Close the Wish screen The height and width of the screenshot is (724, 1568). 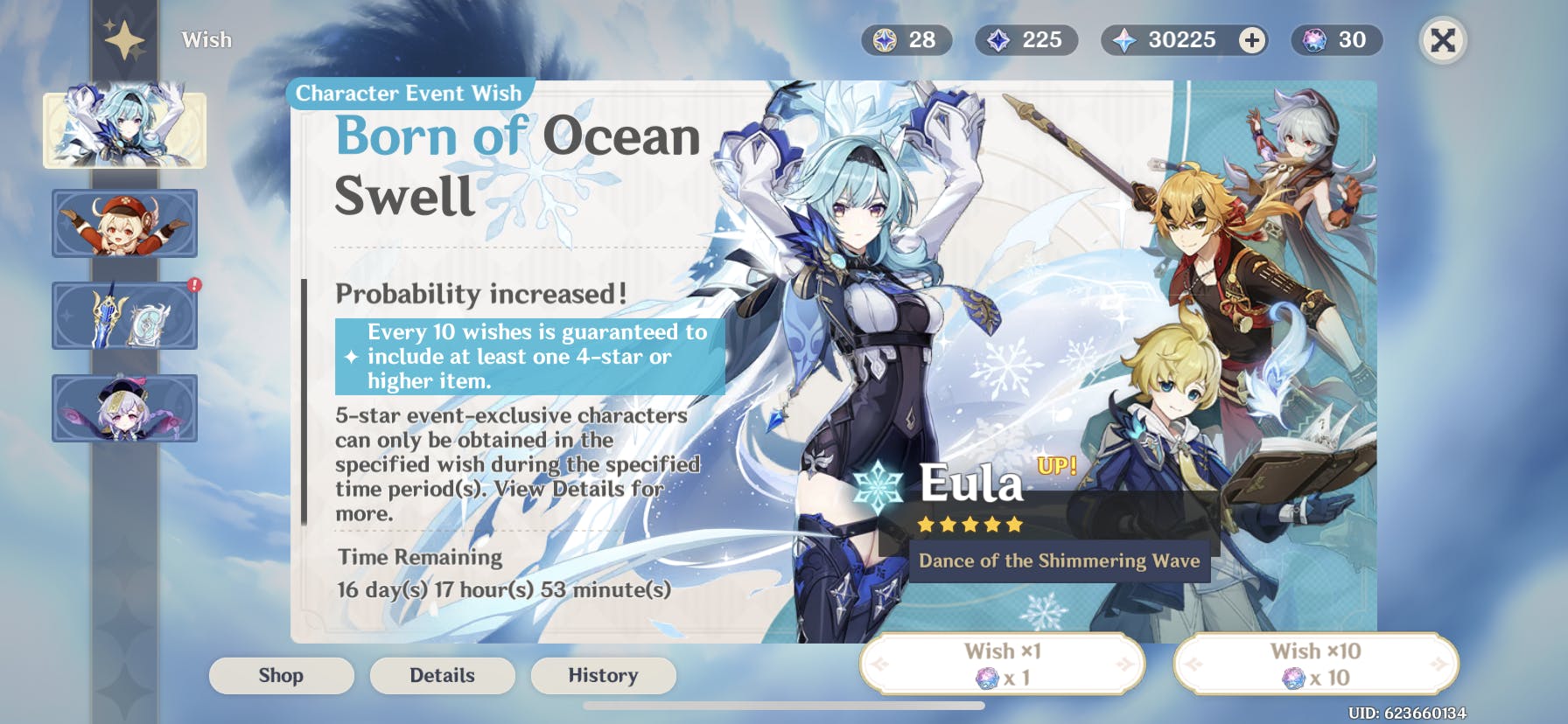pyautogui.click(x=1442, y=40)
